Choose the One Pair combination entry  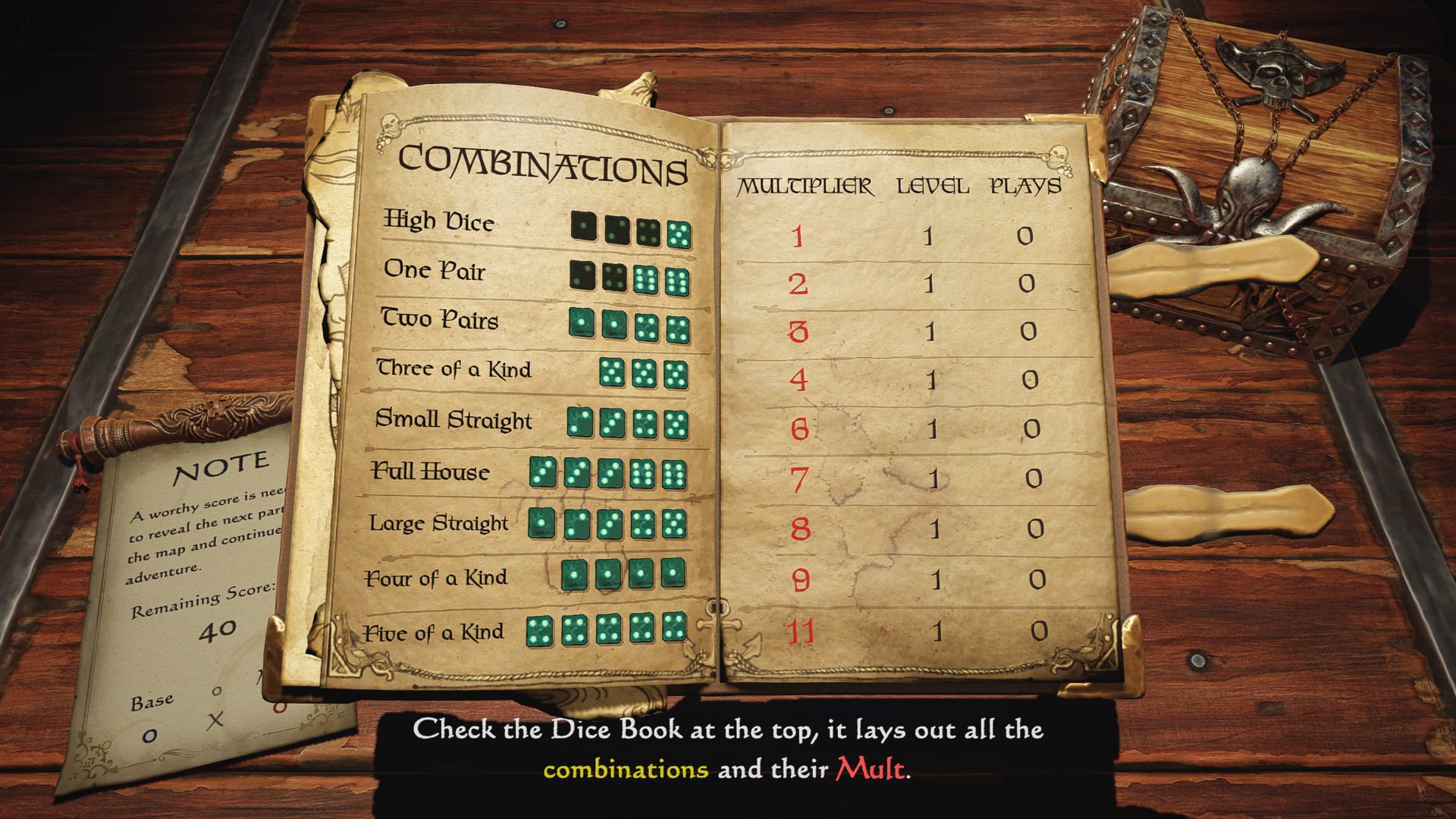coord(435,270)
